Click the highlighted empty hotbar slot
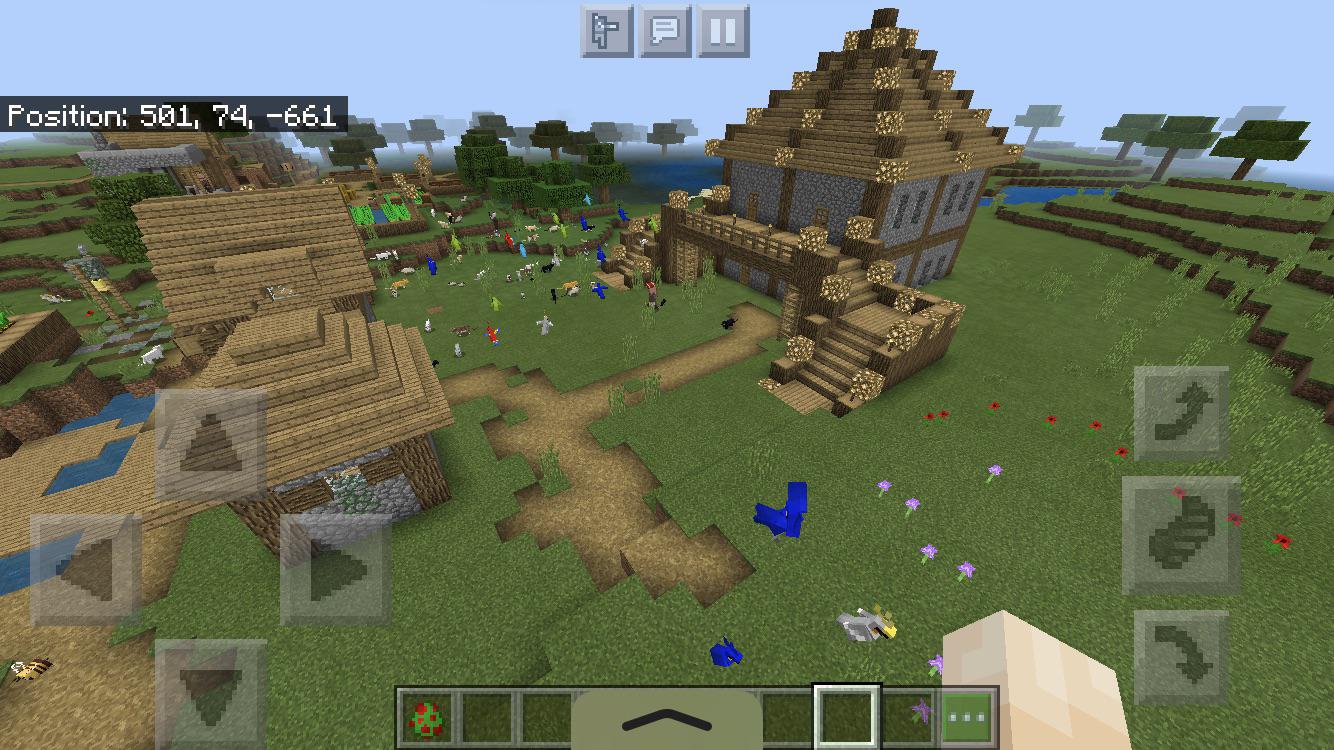 [846, 714]
